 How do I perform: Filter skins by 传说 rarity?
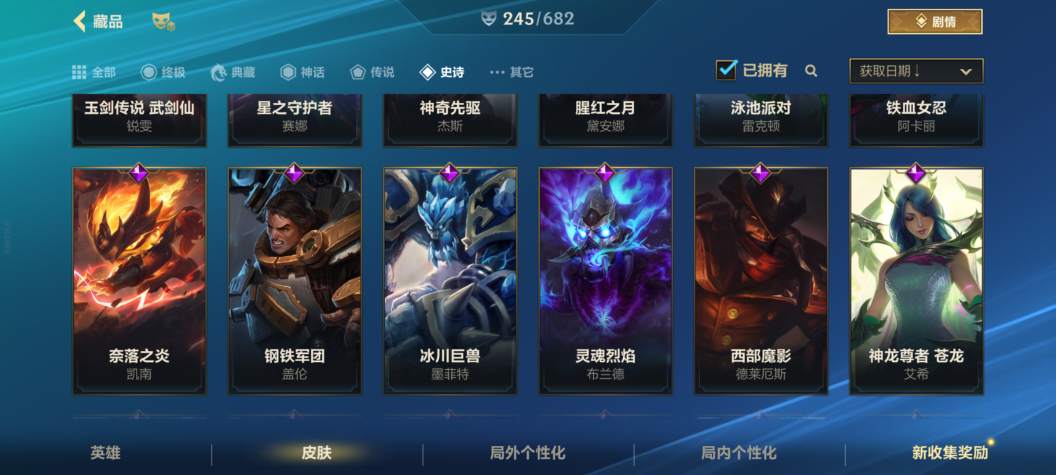point(372,72)
